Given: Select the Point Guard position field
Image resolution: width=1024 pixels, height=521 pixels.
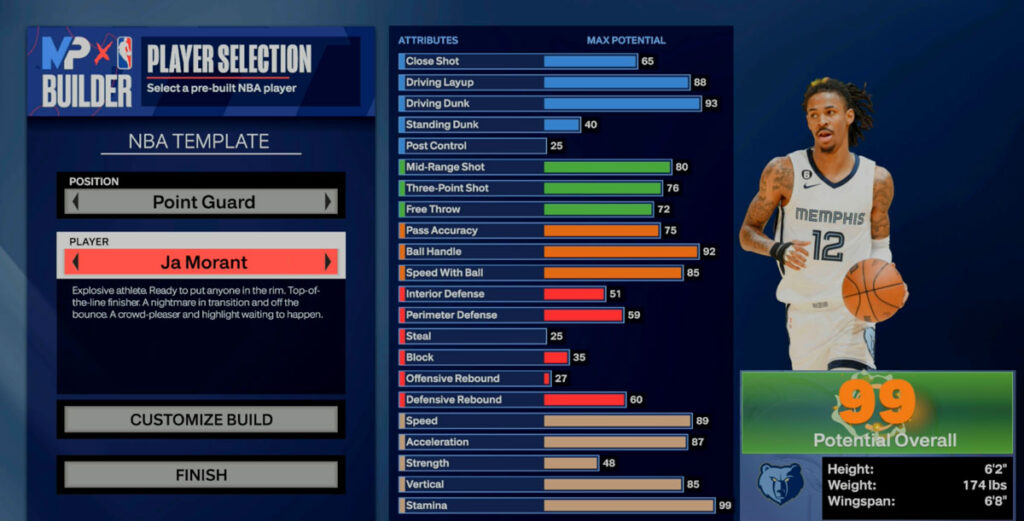Looking at the screenshot, I should click(x=202, y=202).
